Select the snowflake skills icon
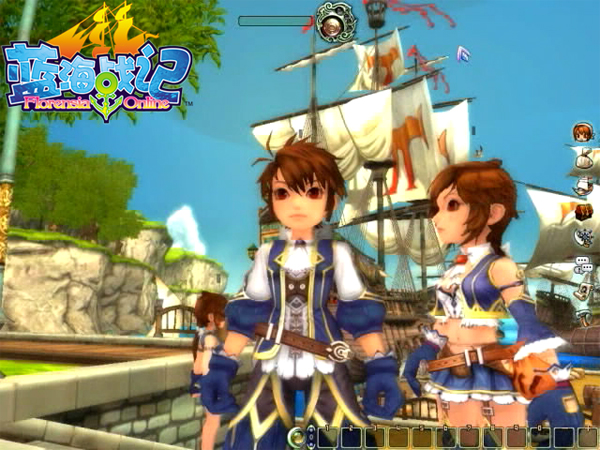Screen dimensions: 600x450 coord(582,237)
